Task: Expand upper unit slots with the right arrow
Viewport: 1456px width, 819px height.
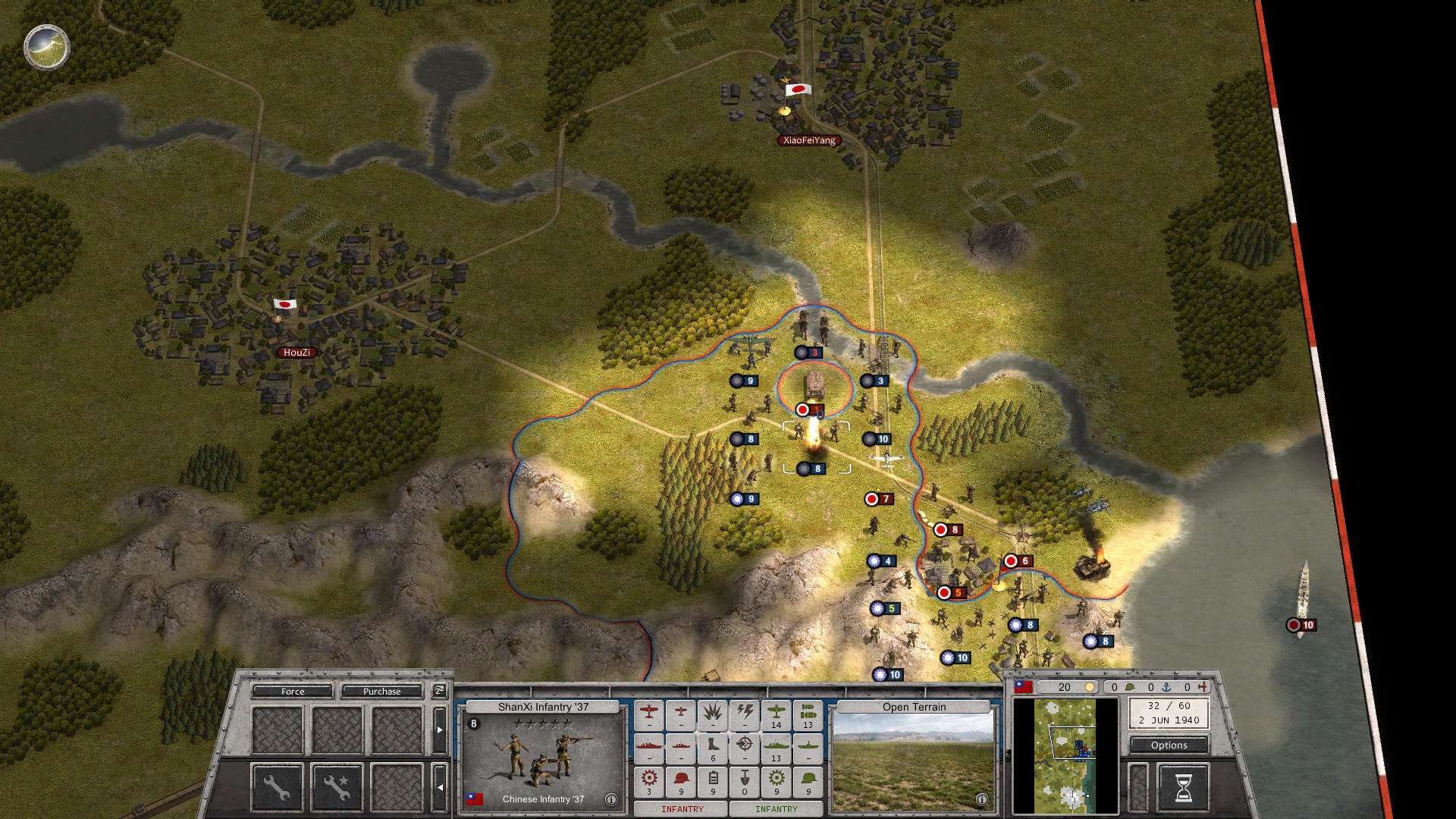Action: [x=440, y=730]
